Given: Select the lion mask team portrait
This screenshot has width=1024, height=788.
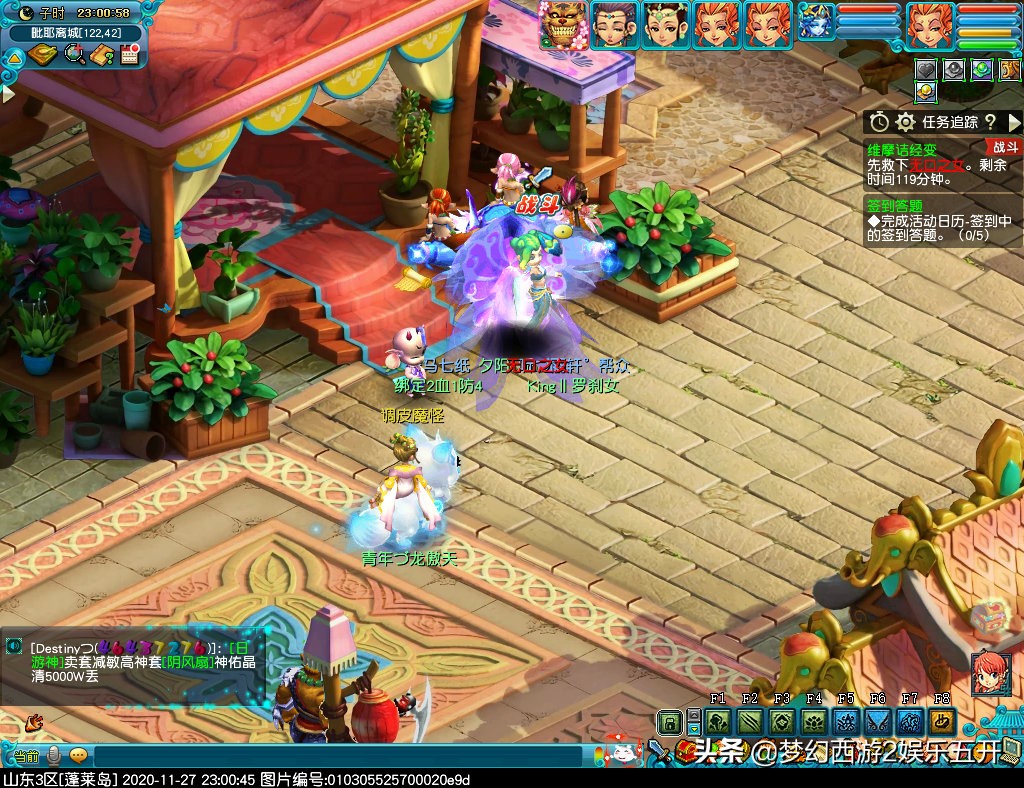Looking at the screenshot, I should [562, 25].
